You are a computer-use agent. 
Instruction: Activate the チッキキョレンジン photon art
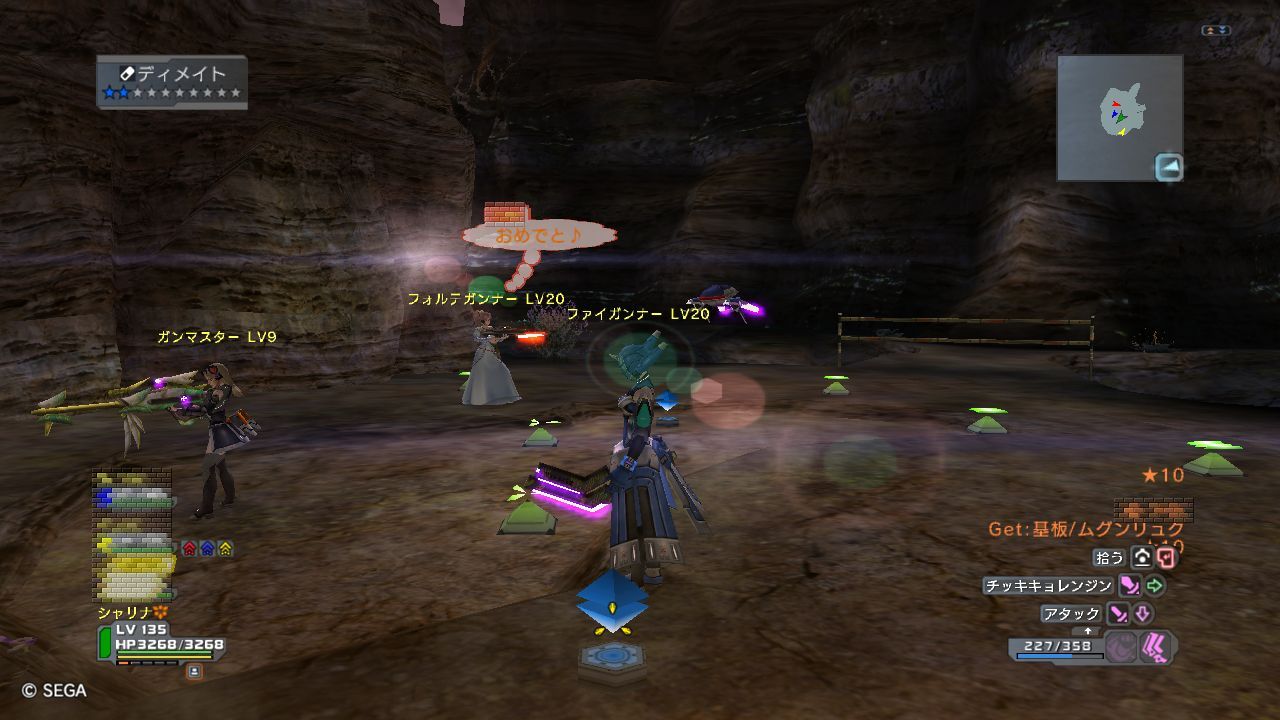1048,586
